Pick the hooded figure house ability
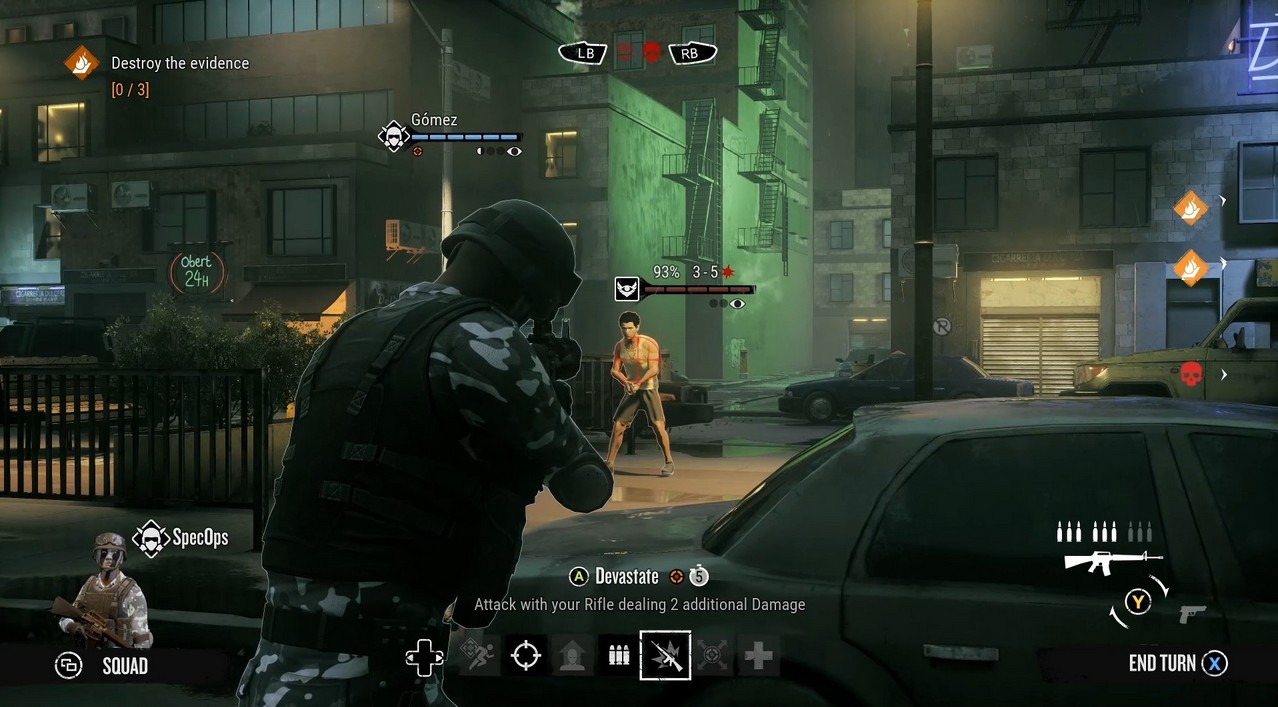1278x707 pixels. point(572,656)
